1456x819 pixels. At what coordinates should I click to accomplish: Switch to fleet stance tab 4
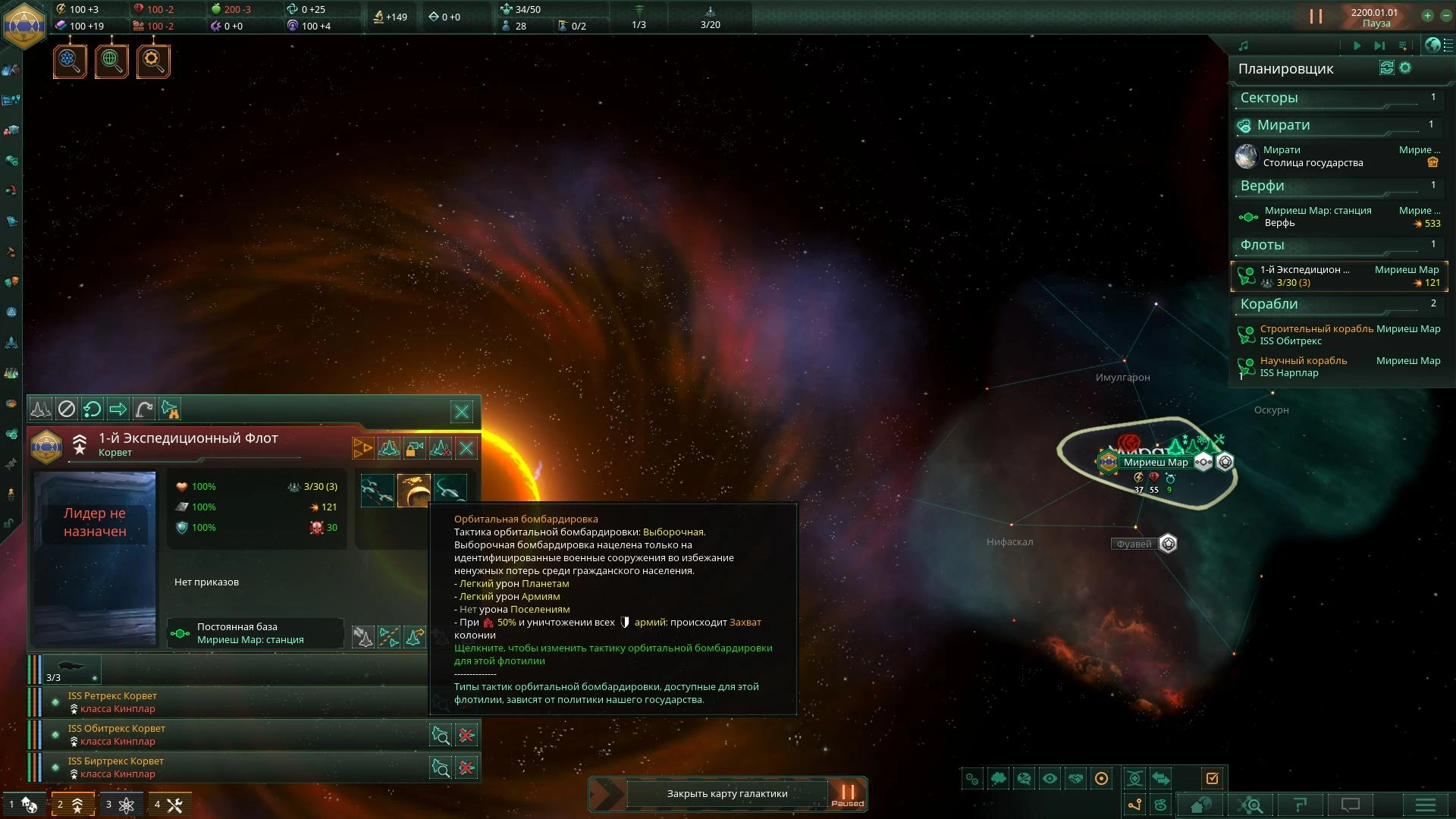(170, 805)
